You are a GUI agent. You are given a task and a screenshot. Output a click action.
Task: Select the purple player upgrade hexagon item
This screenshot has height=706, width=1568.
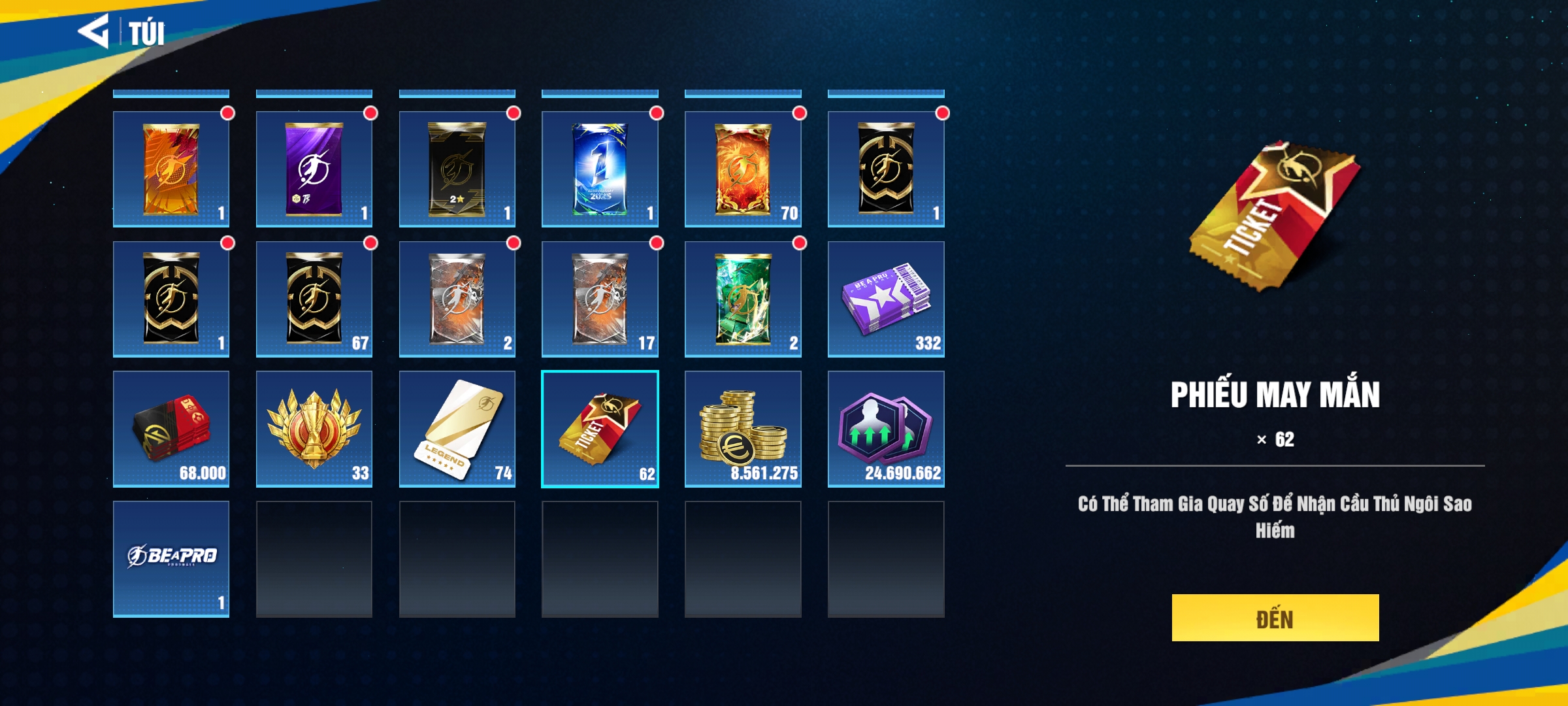pos(885,428)
